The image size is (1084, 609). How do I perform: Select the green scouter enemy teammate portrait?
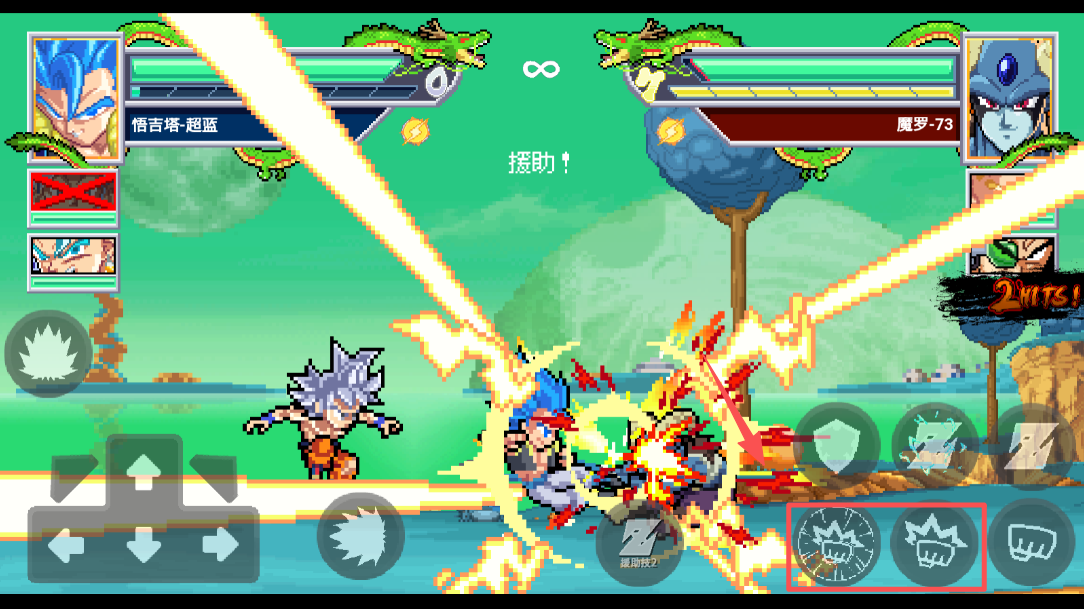click(x=1010, y=256)
